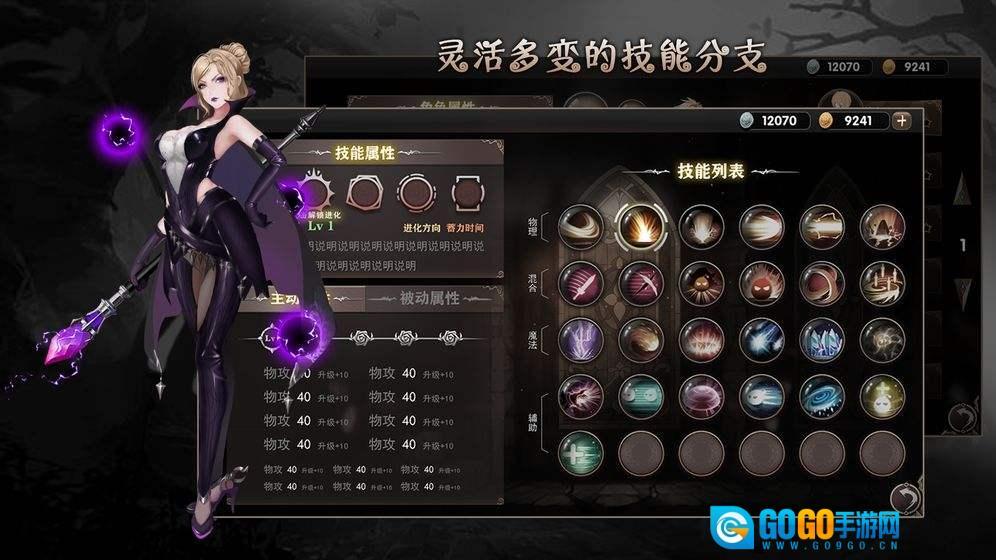Select the highlighted fire burst skill
This screenshot has height=560, width=996.
(x=641, y=225)
